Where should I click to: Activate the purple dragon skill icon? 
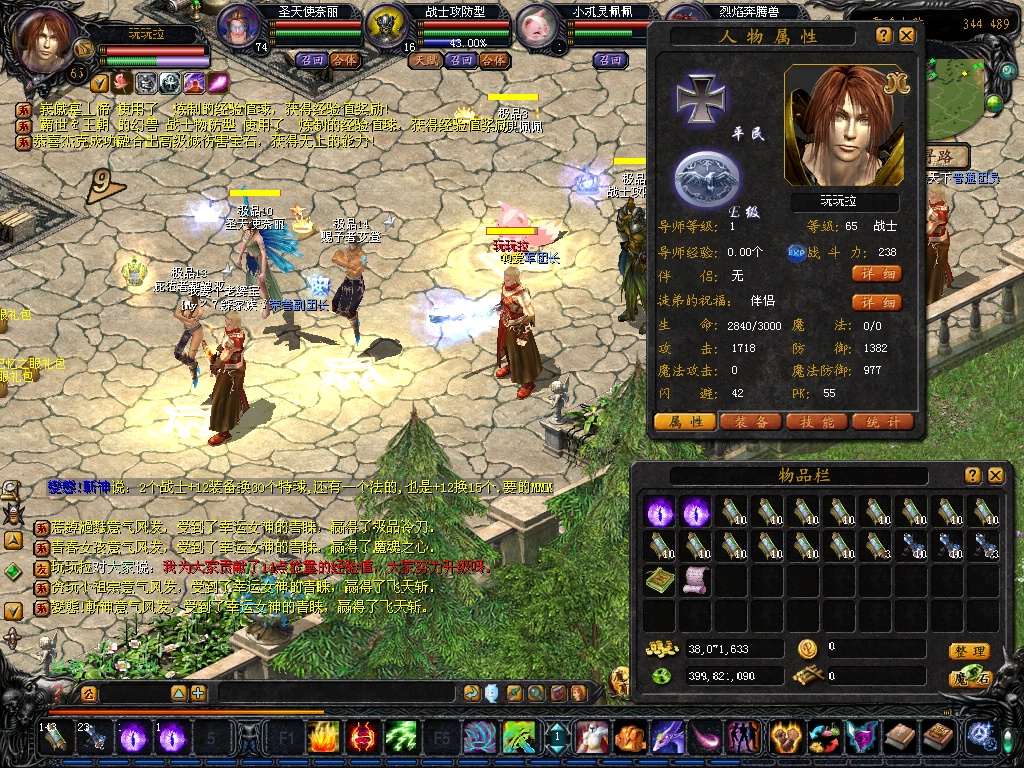tap(666, 738)
